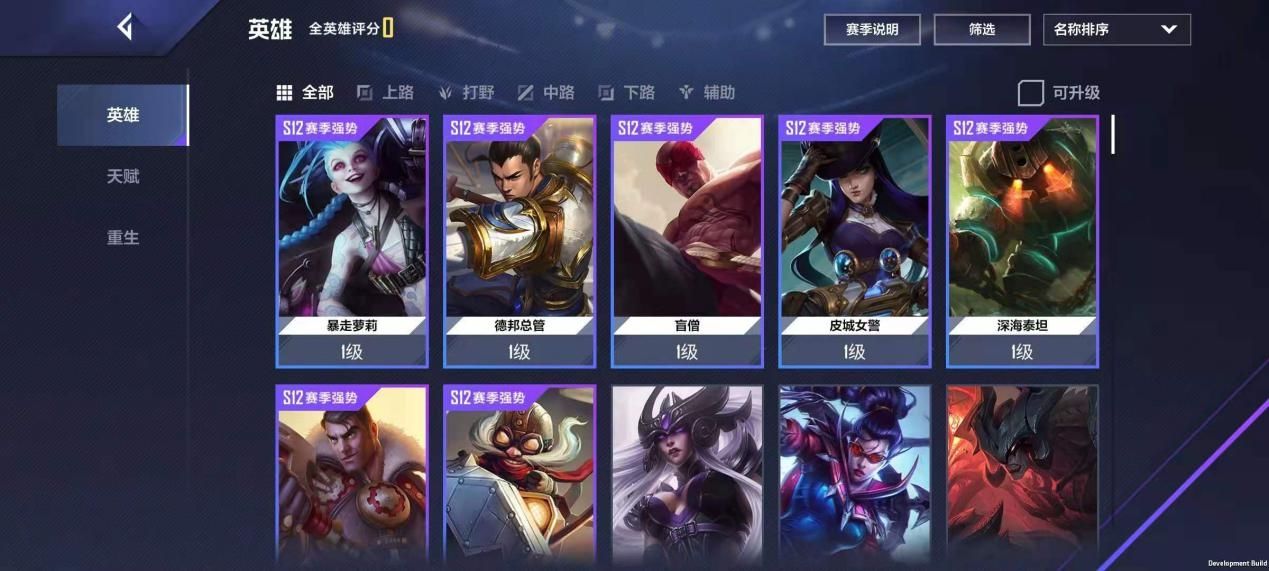This screenshot has height=571, width=1269.
Task: Filter heroes by 下路 role
Action: coord(627,93)
